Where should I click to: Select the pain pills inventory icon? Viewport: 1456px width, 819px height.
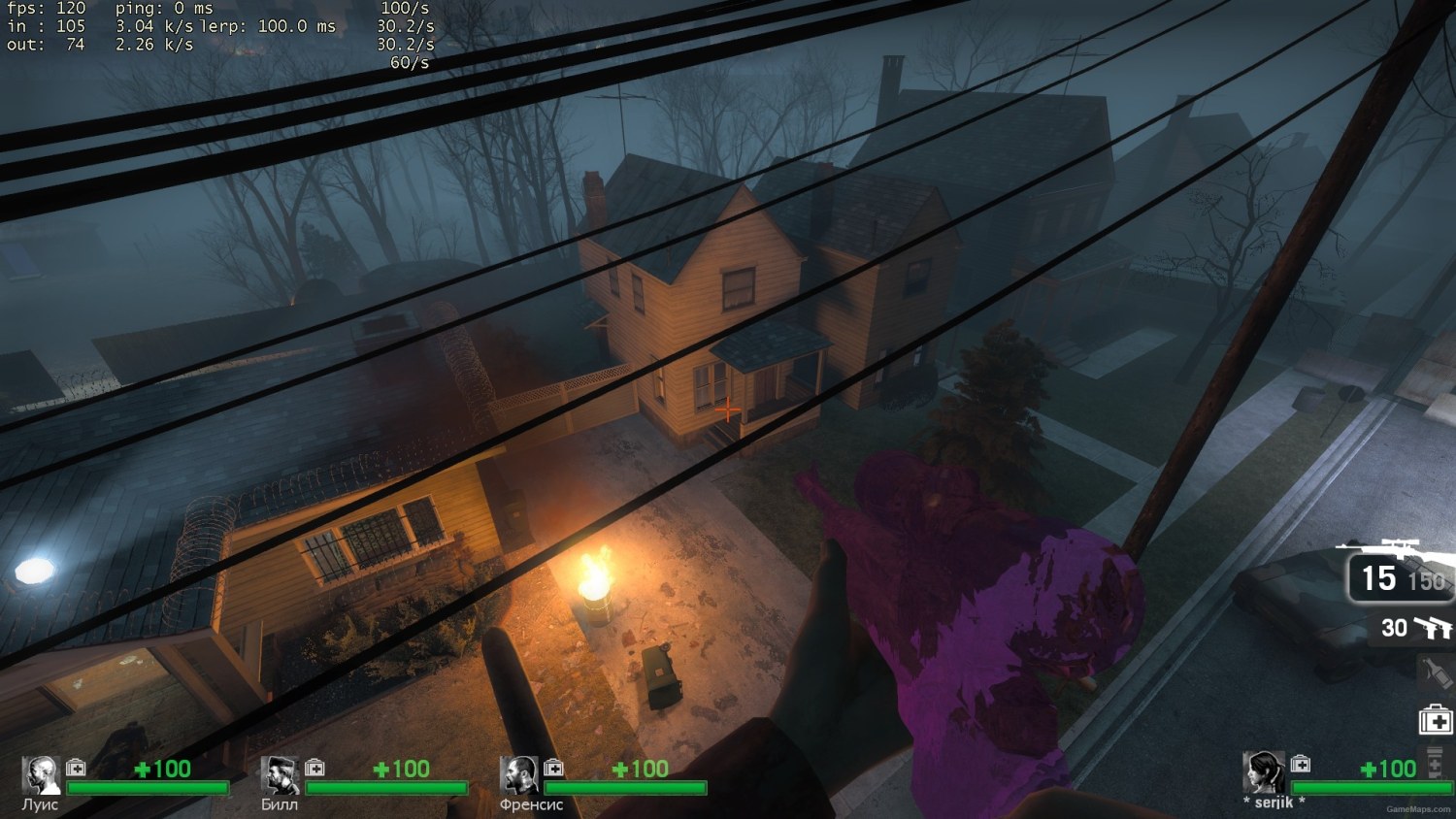coord(1435,762)
